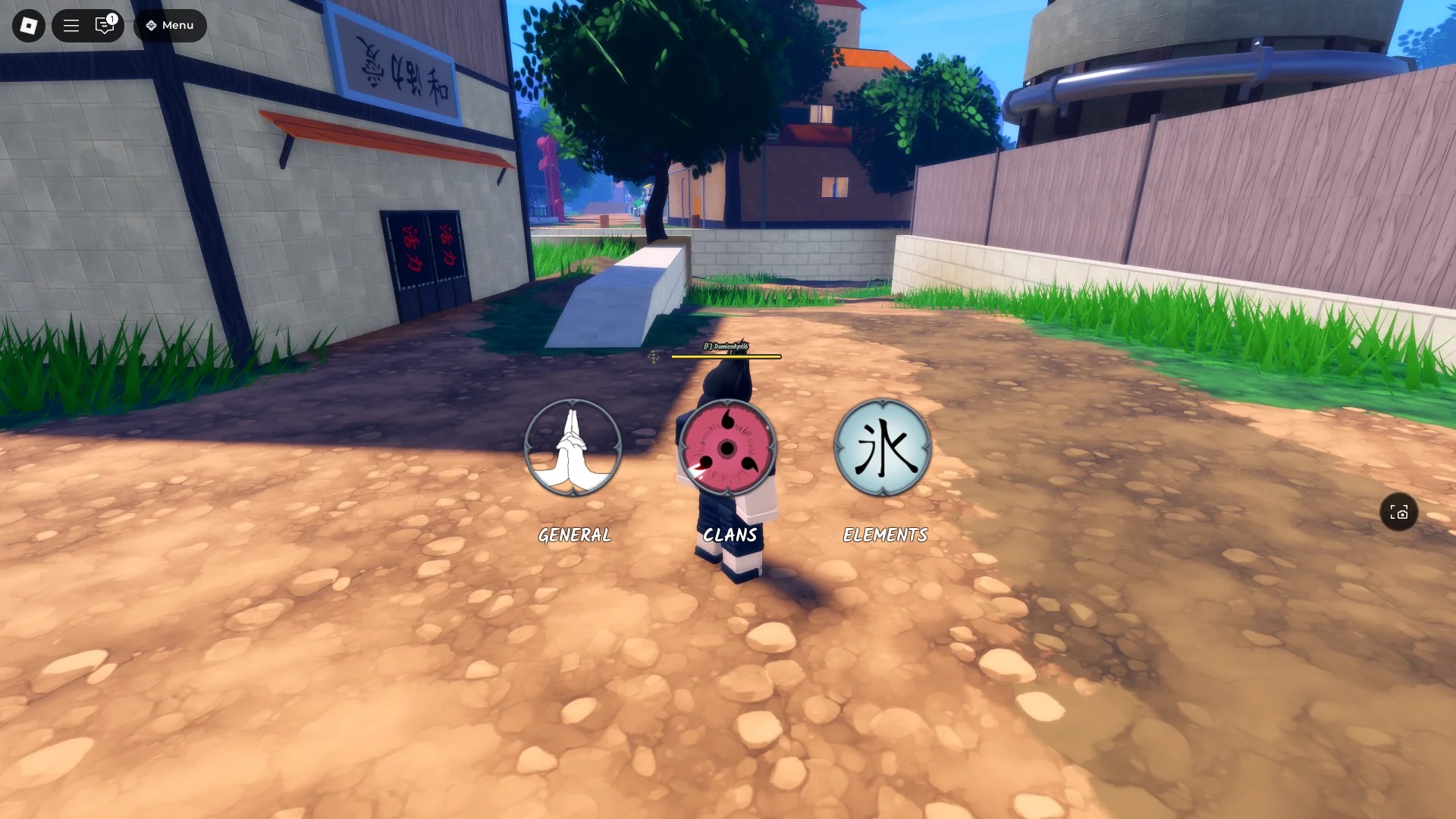Click the Roblox logo icon
The height and width of the screenshot is (819, 1456).
pyautogui.click(x=27, y=25)
